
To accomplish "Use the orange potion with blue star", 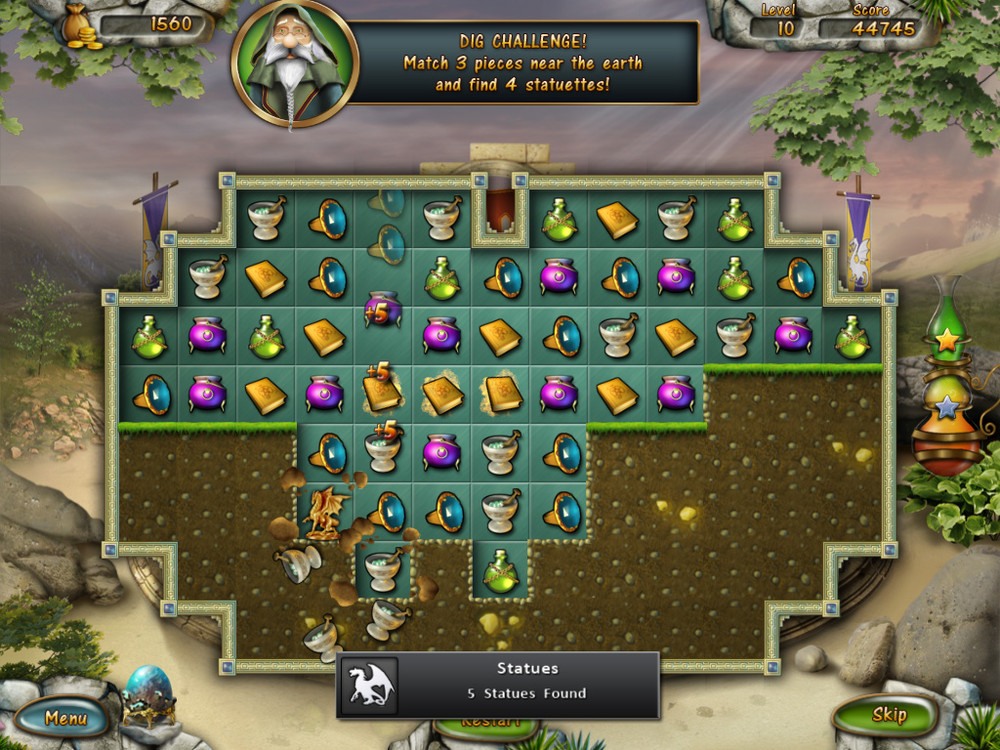I will coord(946,413).
